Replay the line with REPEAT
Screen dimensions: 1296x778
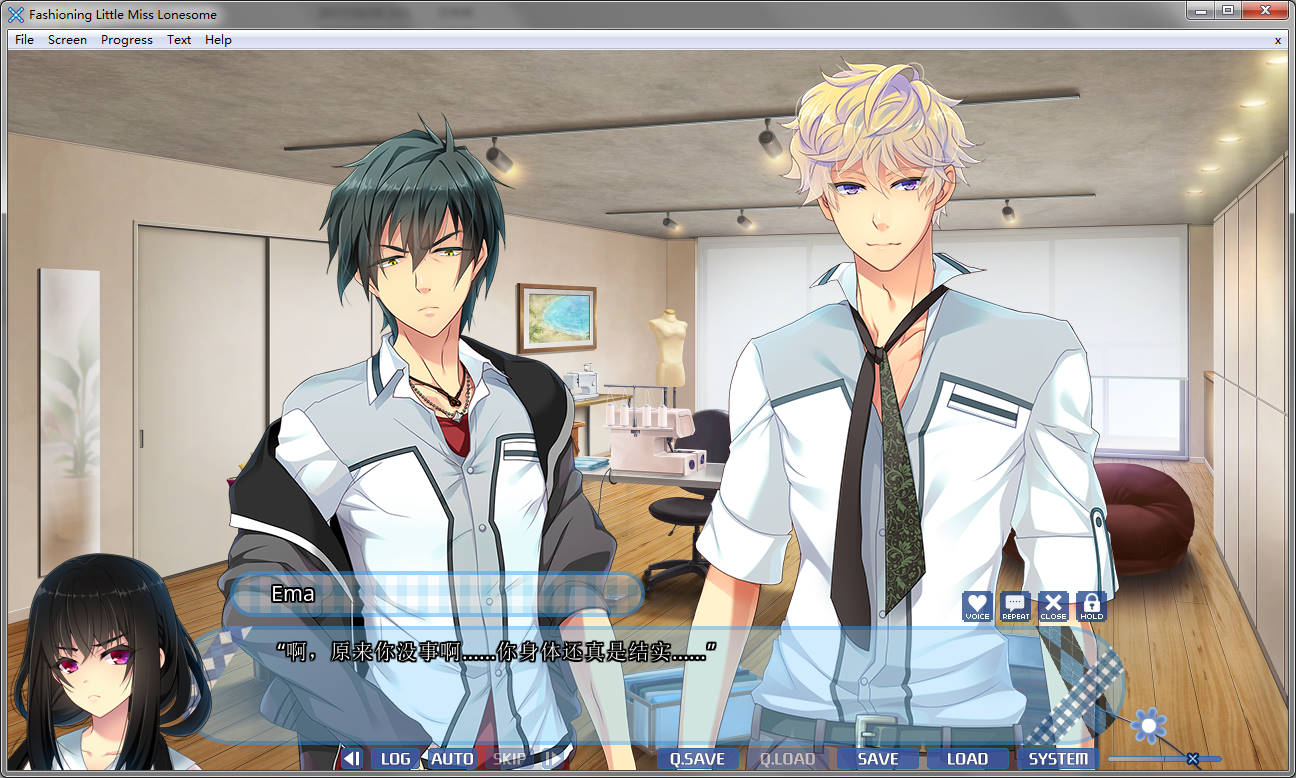pos(1015,606)
